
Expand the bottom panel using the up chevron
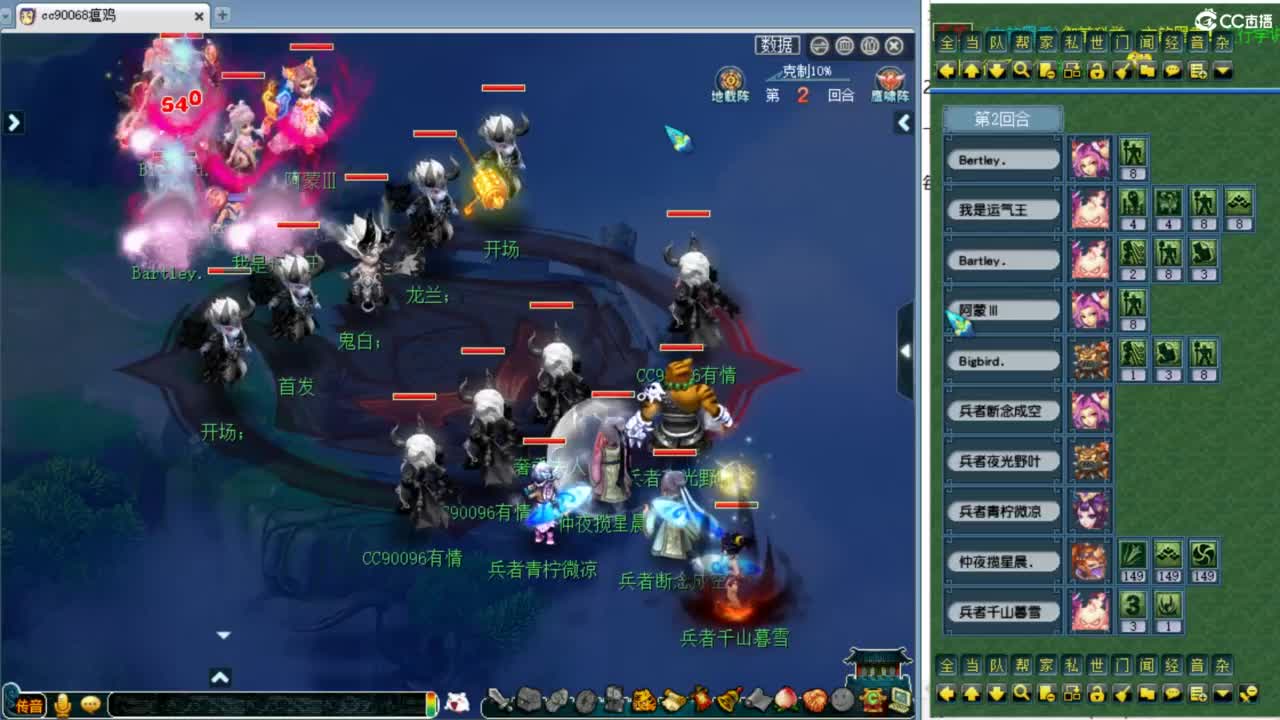pyautogui.click(x=219, y=677)
